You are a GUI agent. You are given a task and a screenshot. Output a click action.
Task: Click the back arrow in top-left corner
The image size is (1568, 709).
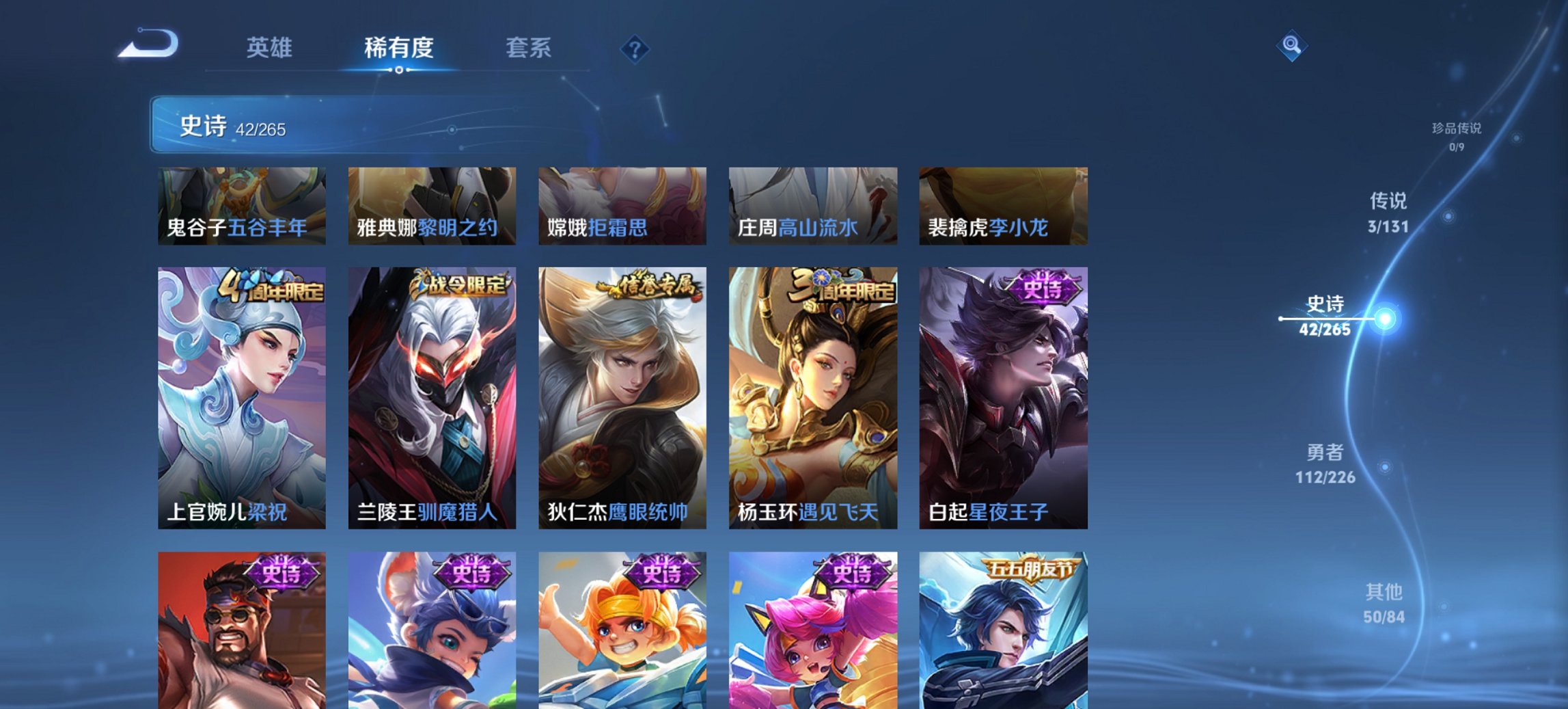pos(149,42)
